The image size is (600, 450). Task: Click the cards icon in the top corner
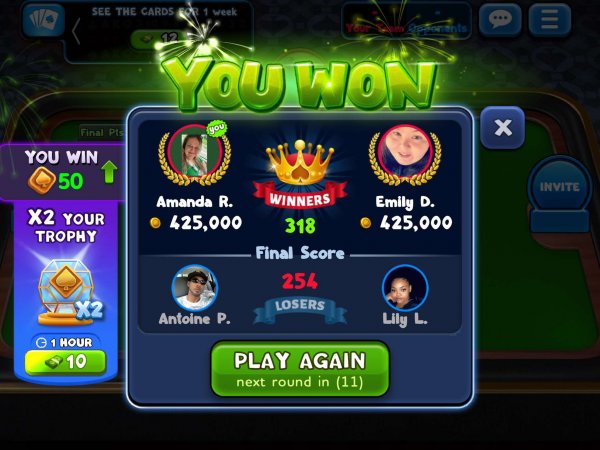[43, 20]
